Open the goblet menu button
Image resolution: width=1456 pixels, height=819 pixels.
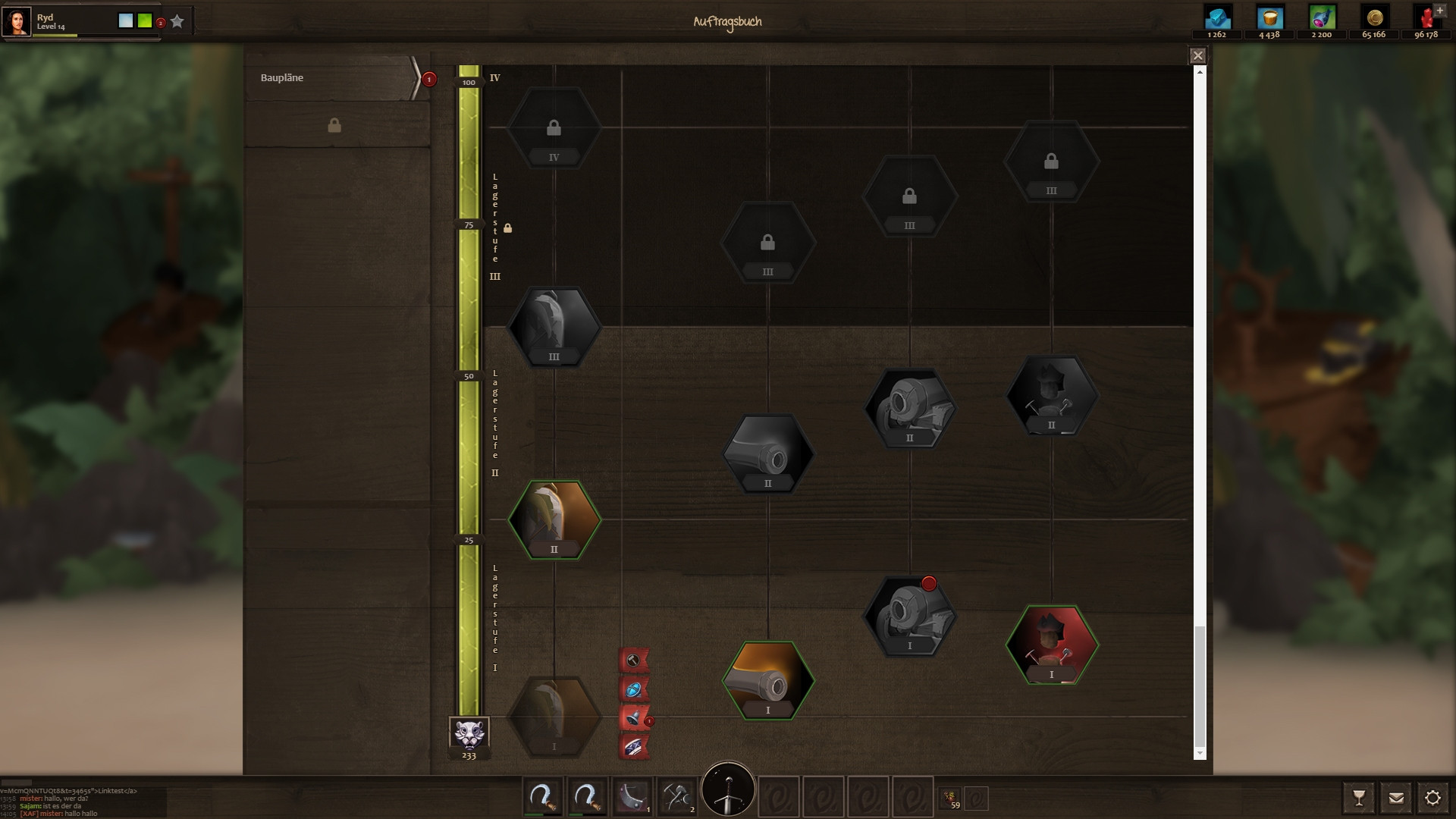point(1358,798)
